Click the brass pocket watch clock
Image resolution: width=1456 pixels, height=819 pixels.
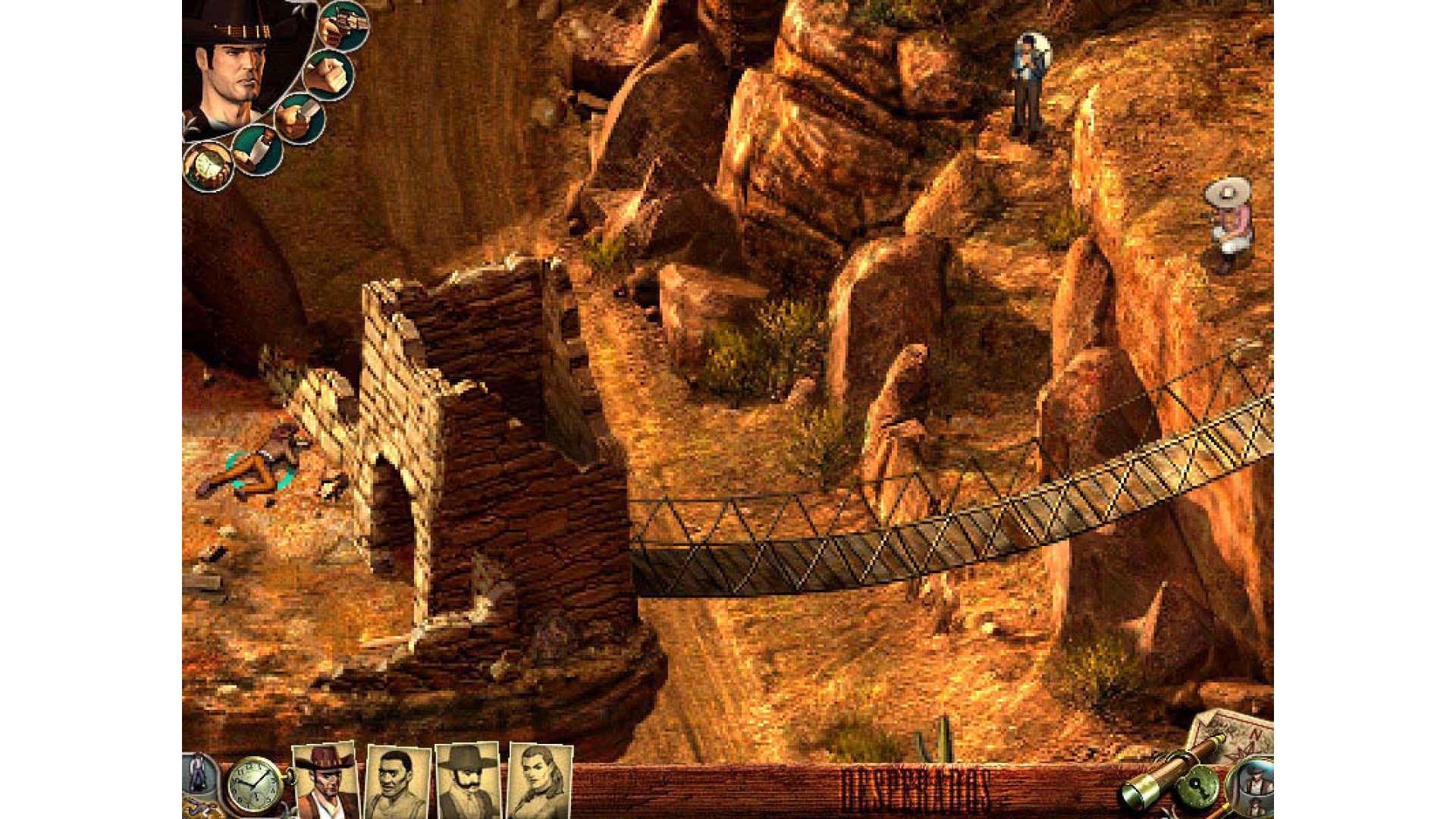pos(252,786)
